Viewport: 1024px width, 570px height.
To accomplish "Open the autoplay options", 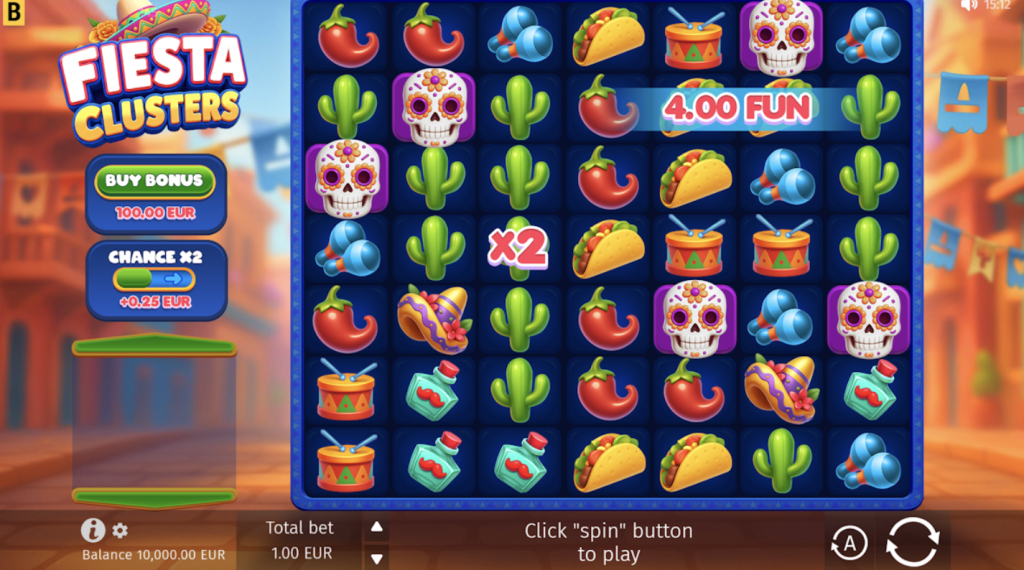I will click(x=848, y=543).
